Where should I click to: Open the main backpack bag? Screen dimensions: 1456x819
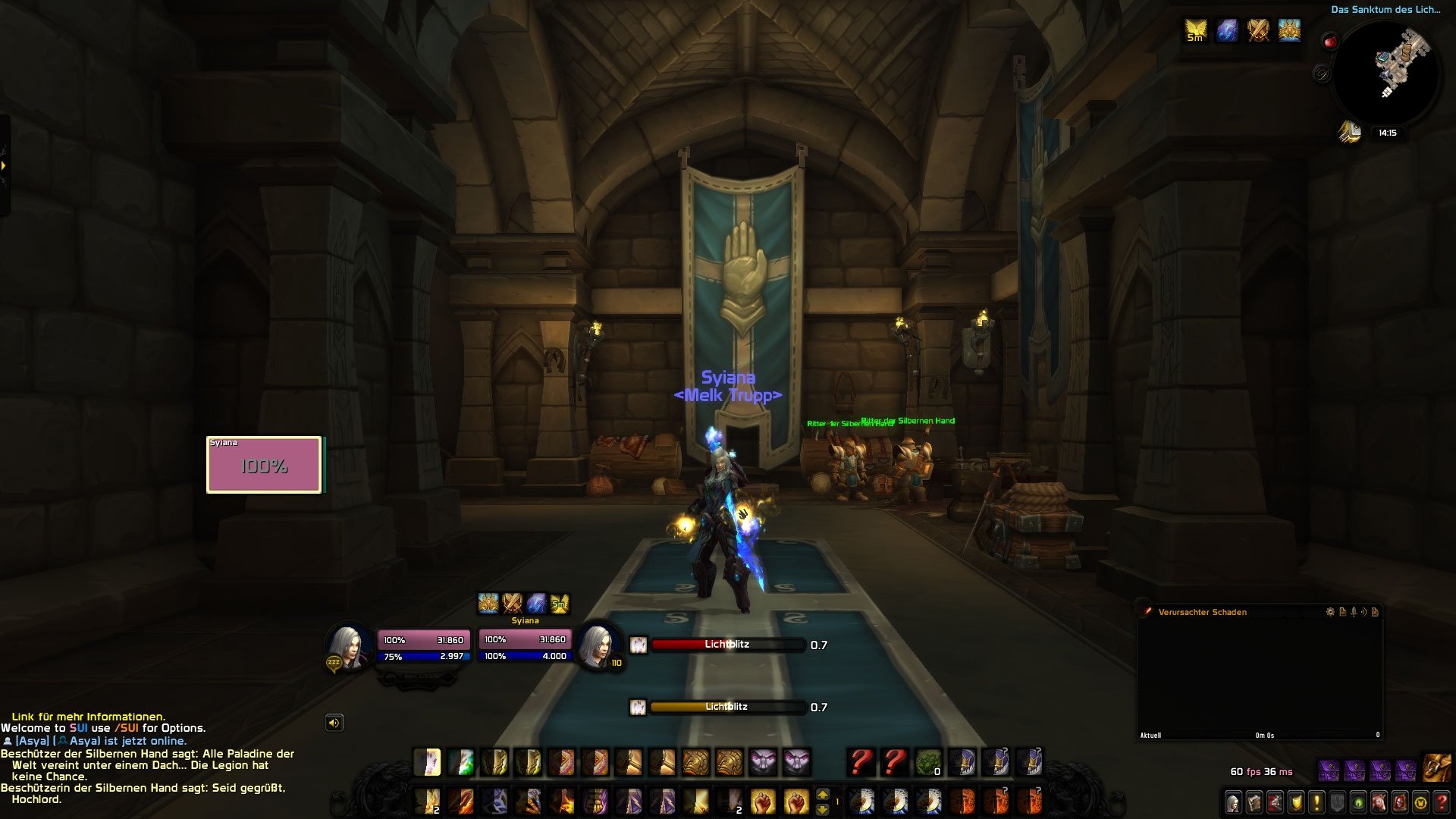pyautogui.click(x=1437, y=768)
